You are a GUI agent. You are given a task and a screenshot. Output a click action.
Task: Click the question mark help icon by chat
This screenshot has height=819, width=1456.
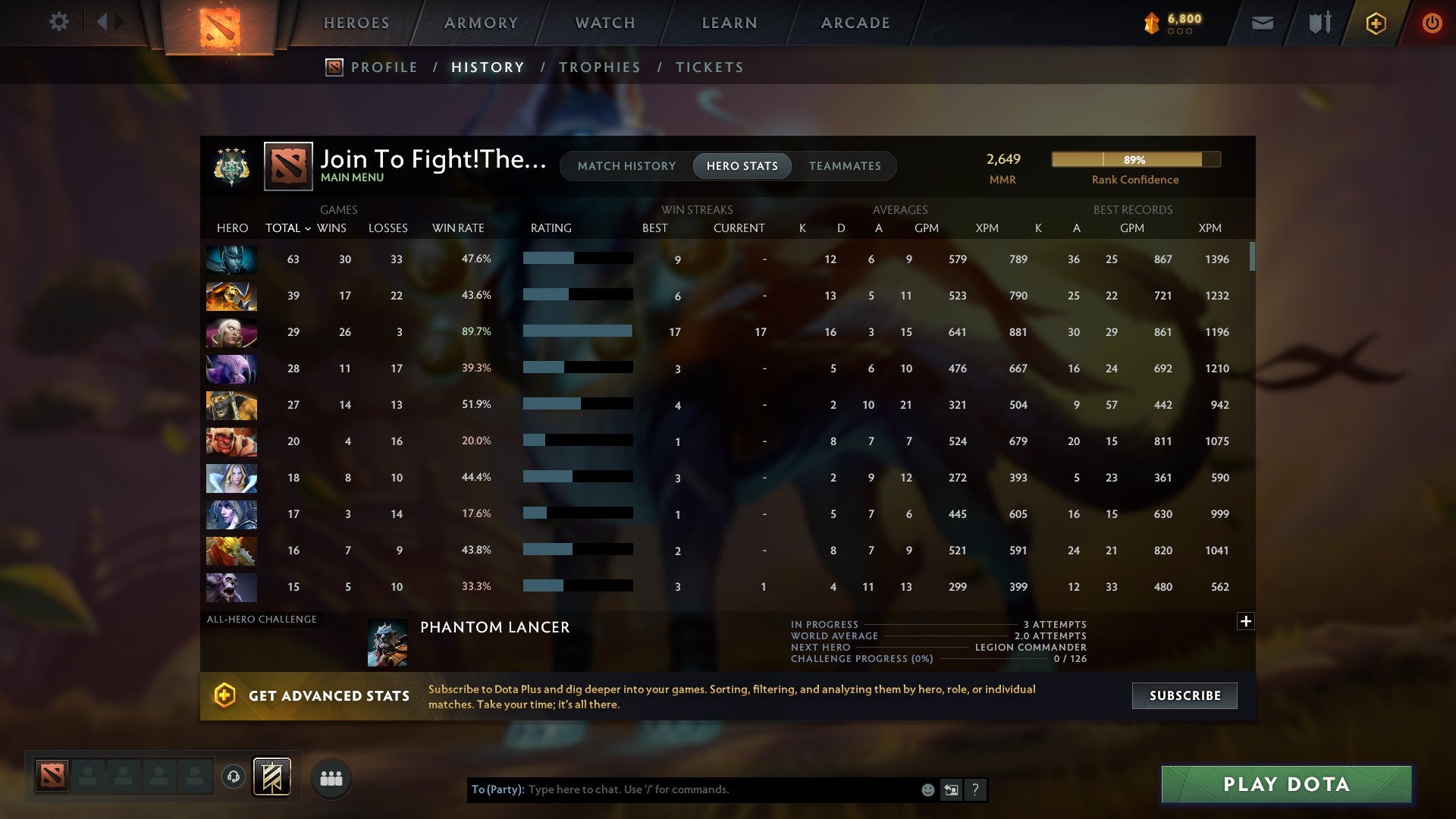pyautogui.click(x=975, y=789)
